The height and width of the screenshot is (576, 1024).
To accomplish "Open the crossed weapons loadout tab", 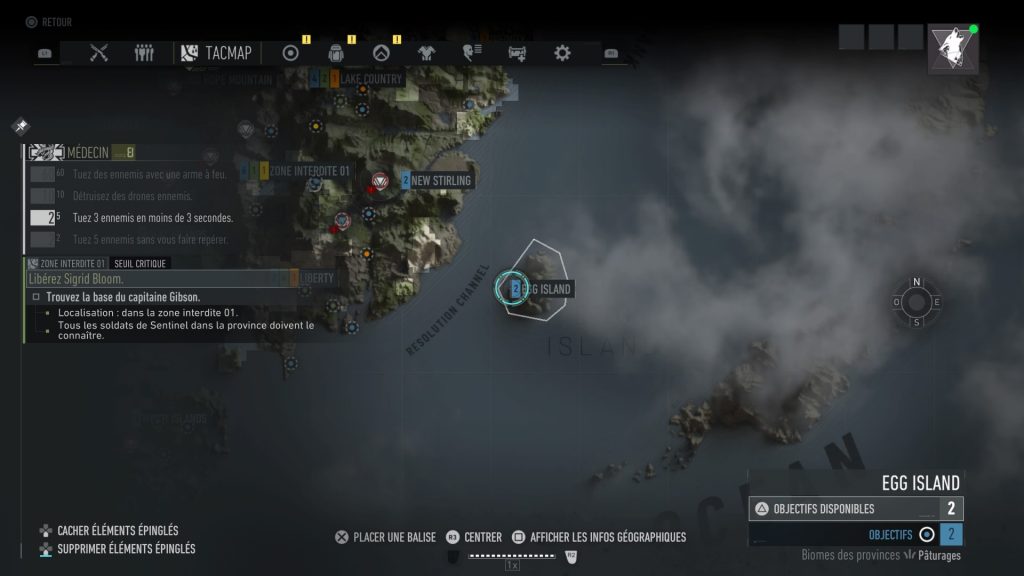I will [x=98, y=53].
